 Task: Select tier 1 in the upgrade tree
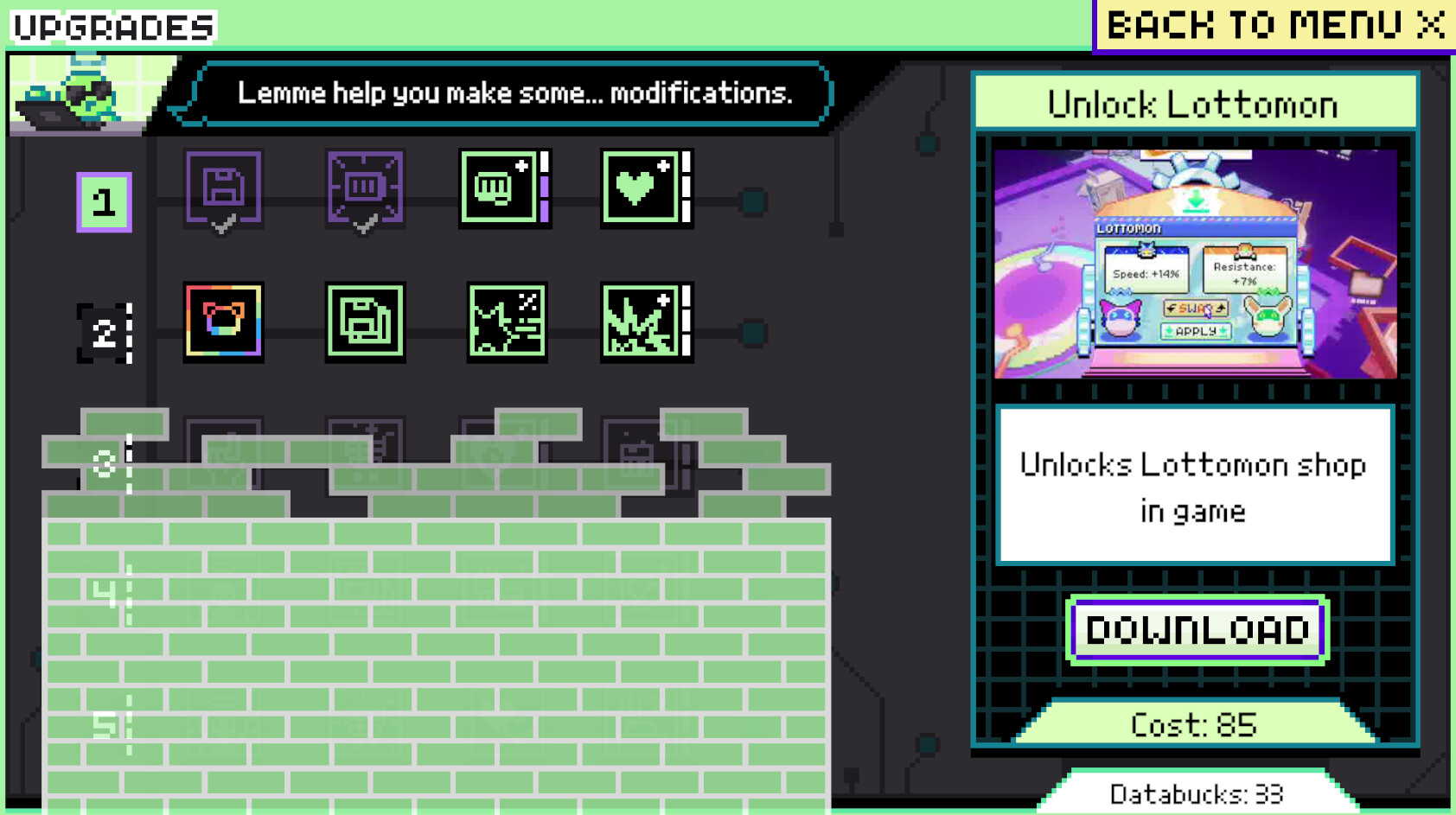[105, 201]
